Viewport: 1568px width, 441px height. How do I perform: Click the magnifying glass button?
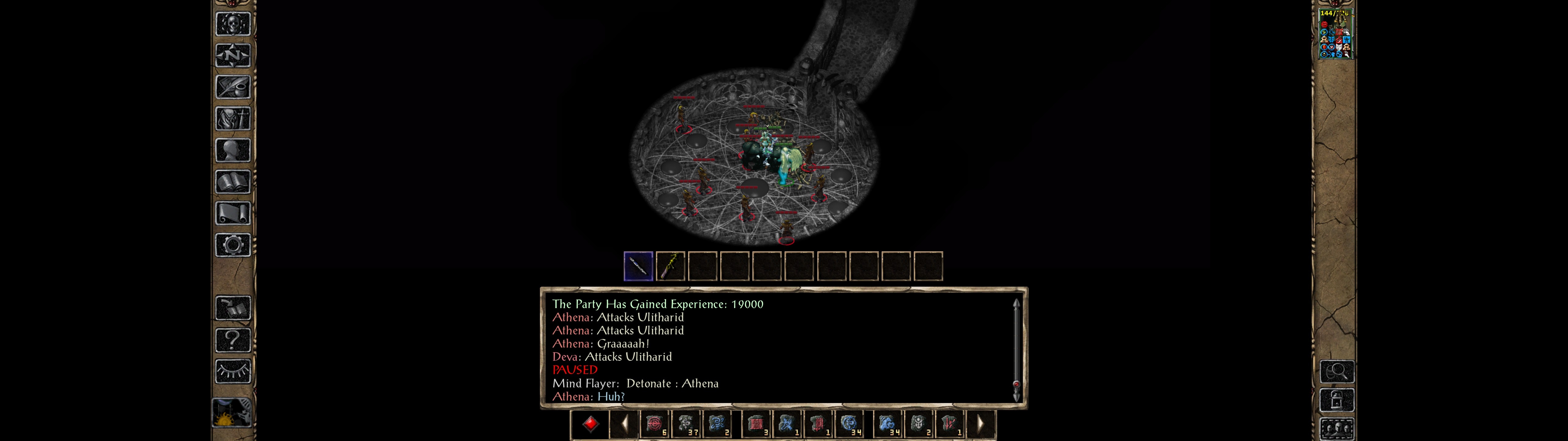tap(1337, 371)
